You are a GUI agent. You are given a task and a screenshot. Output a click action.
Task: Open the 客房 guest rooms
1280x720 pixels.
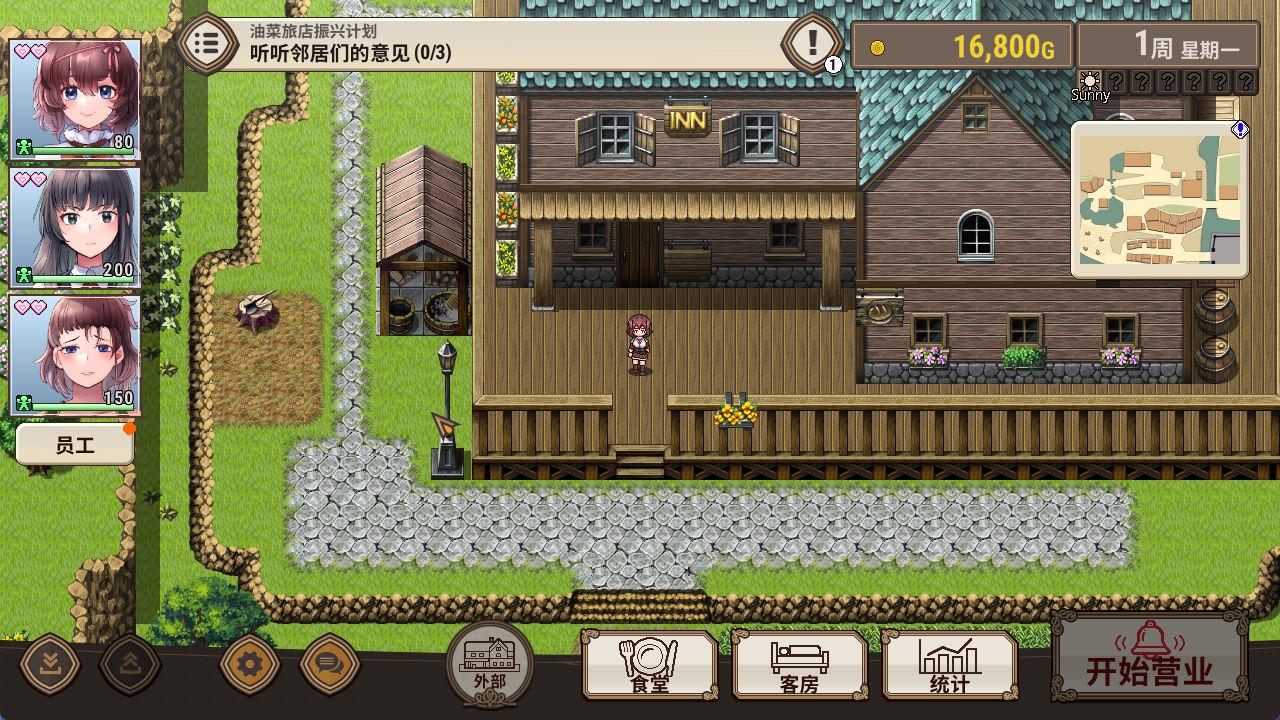(799, 665)
